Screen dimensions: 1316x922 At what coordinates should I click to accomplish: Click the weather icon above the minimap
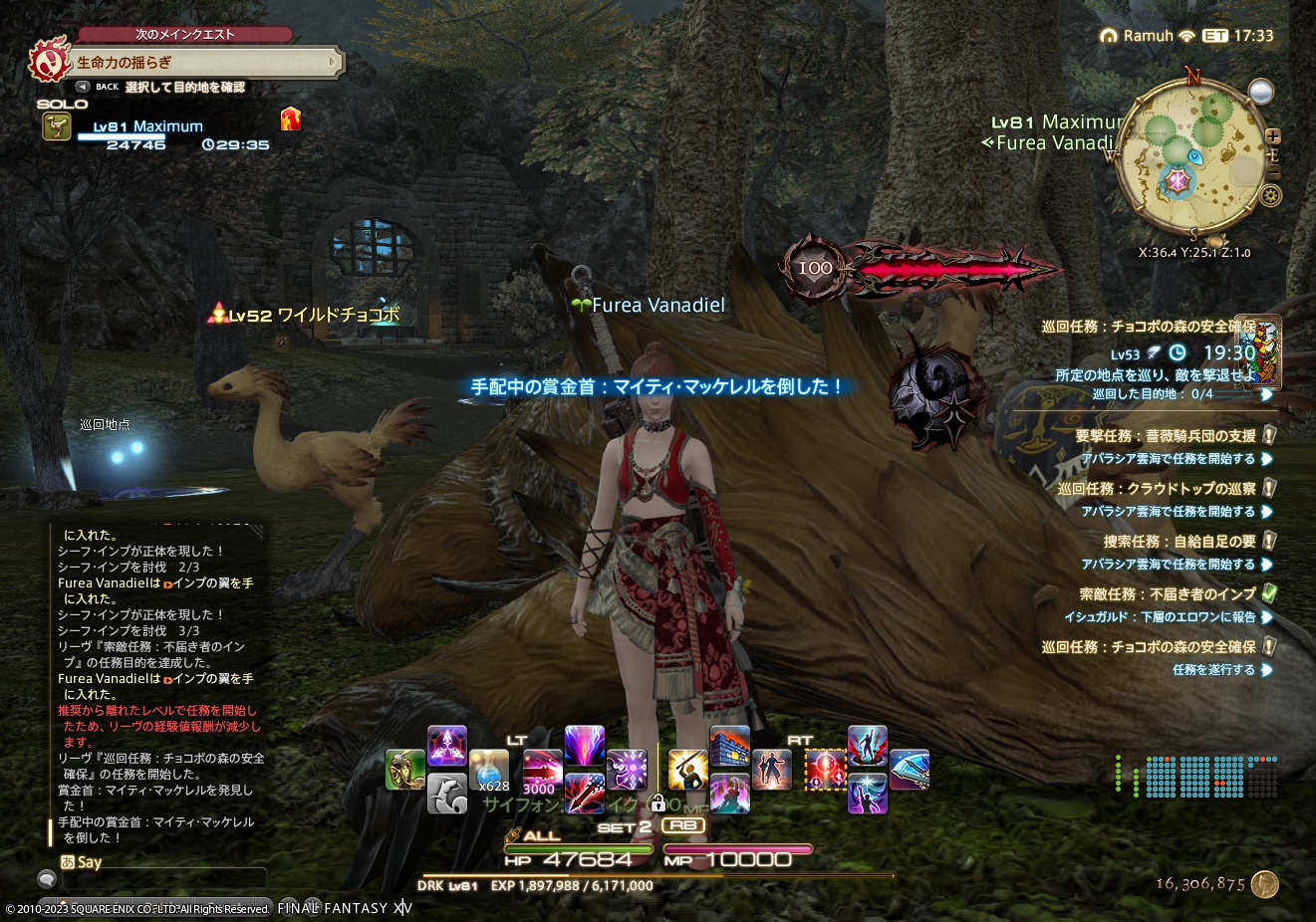1262,90
